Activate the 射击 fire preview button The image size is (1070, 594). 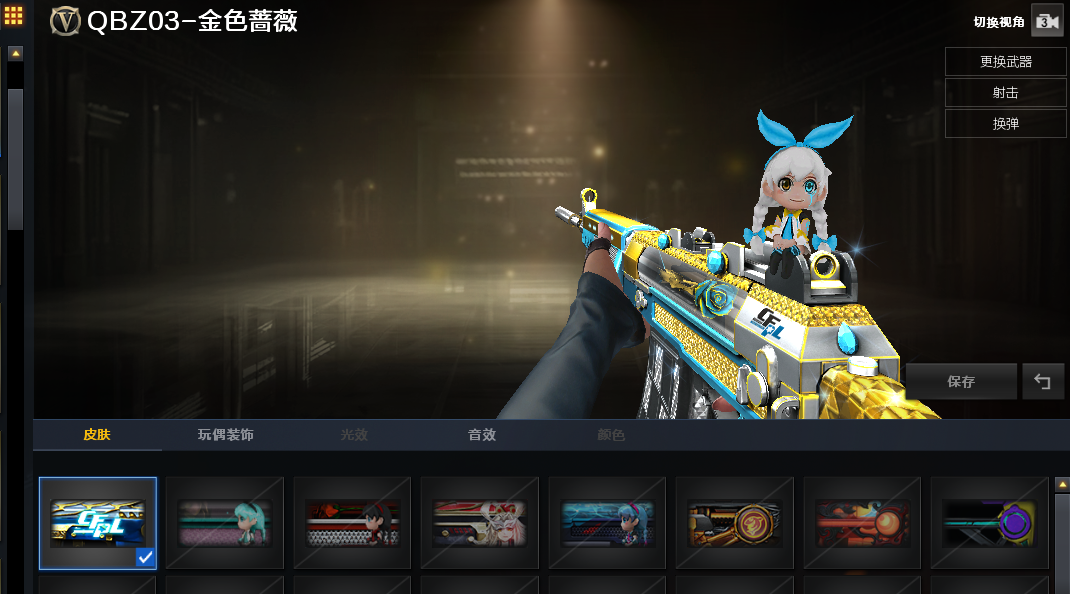1005,92
